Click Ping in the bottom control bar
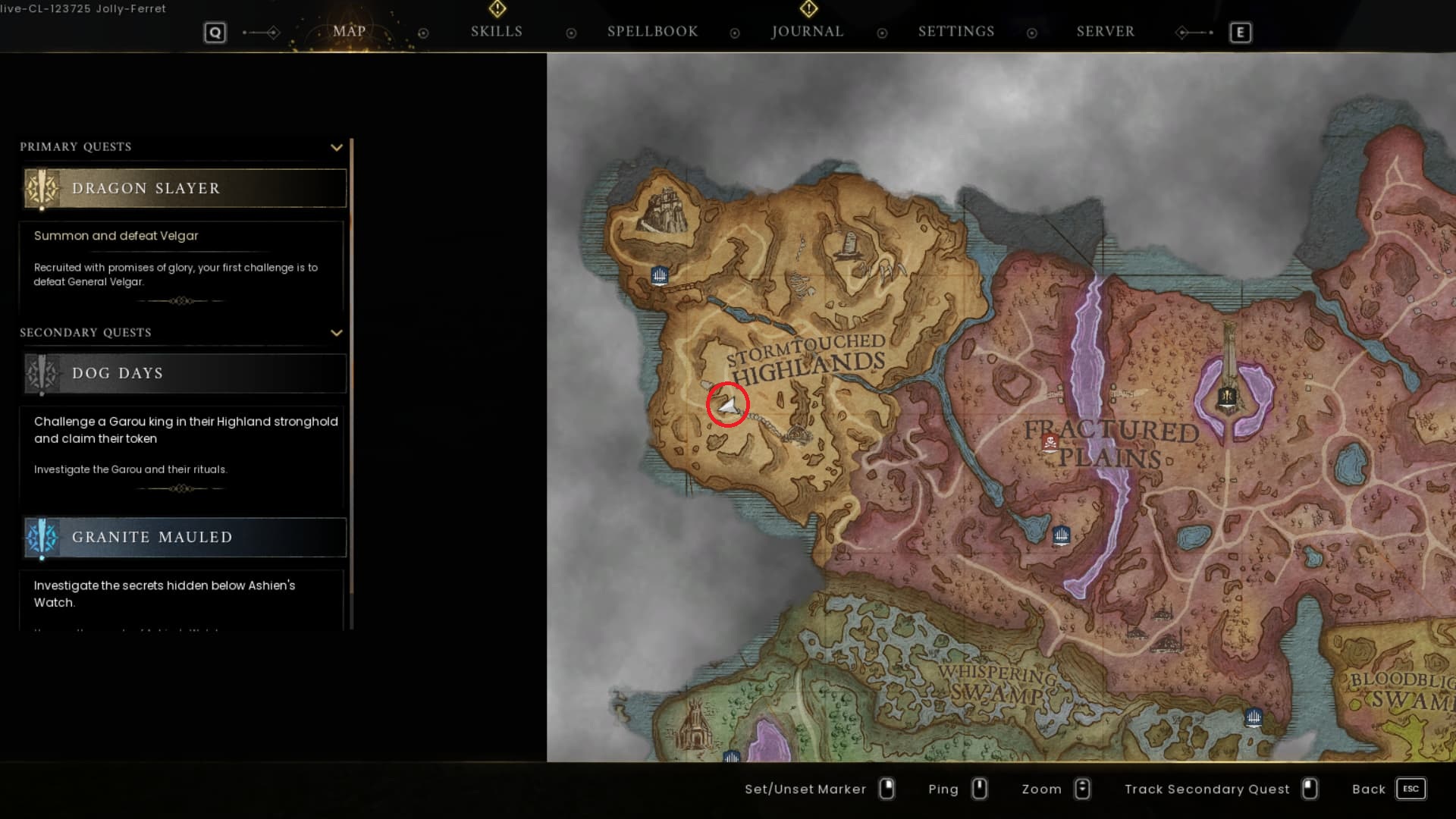 tap(943, 789)
